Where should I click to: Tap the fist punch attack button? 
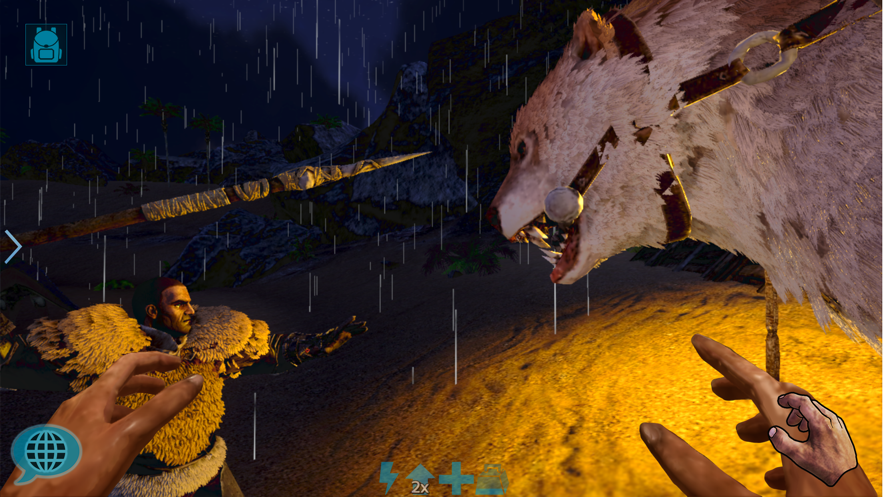[815, 437]
